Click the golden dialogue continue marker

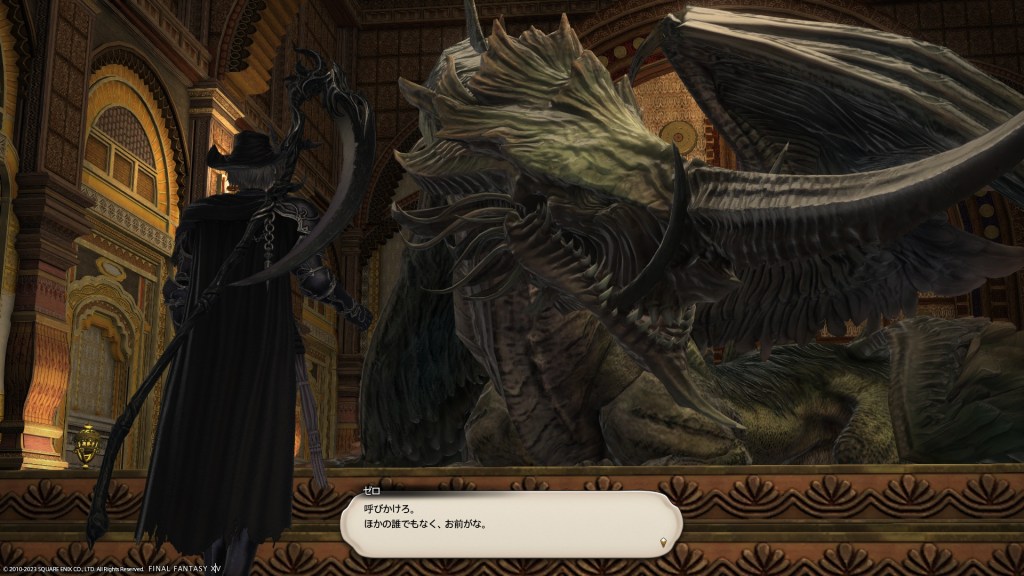coord(662,542)
